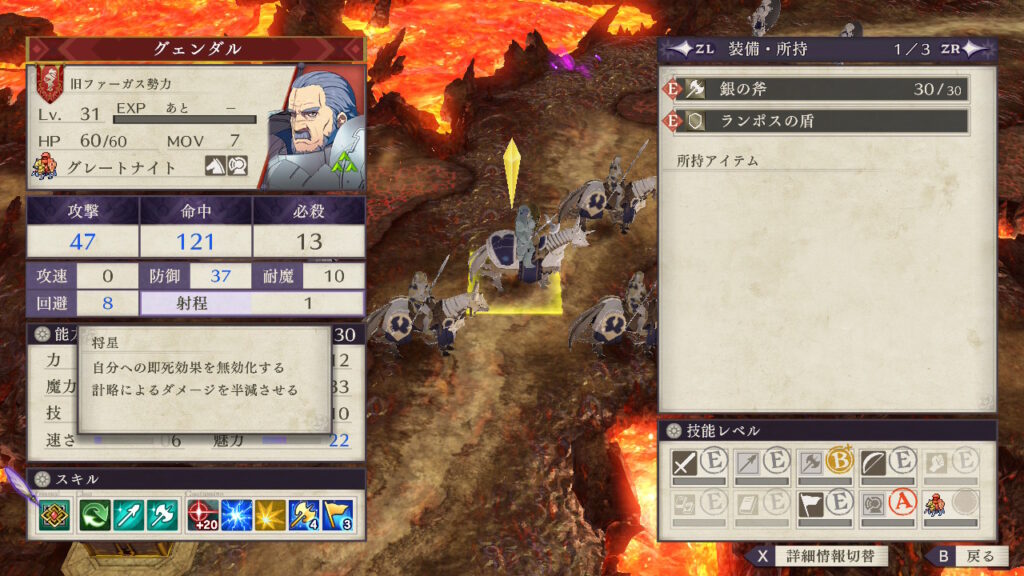Select the lance skill level slot

(x=762, y=463)
